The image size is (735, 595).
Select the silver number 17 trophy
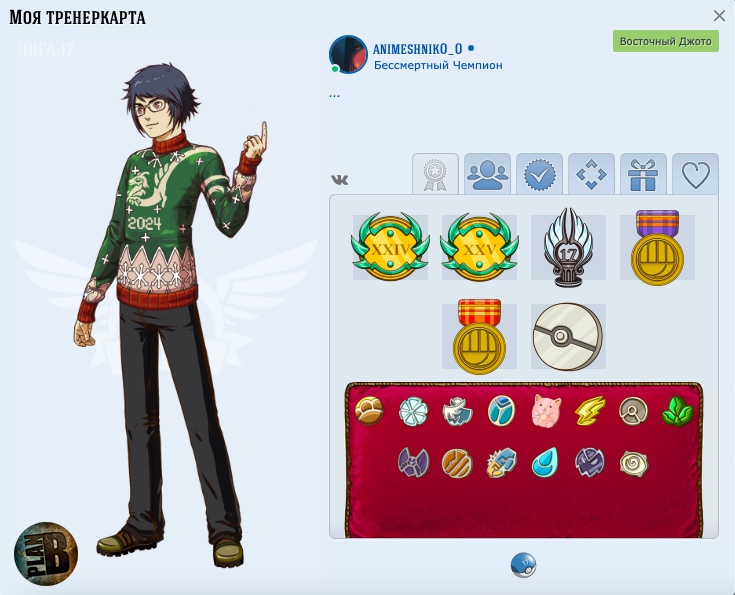[568, 247]
